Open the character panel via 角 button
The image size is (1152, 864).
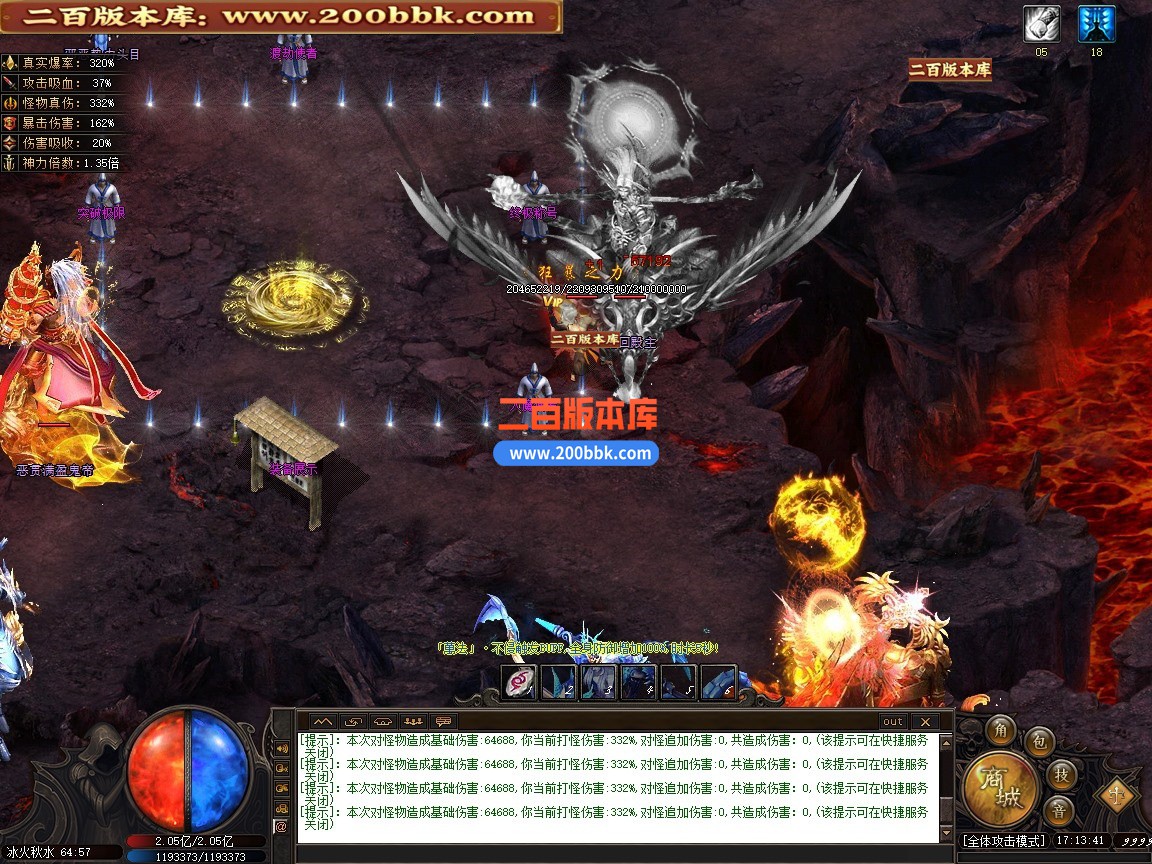point(1000,731)
